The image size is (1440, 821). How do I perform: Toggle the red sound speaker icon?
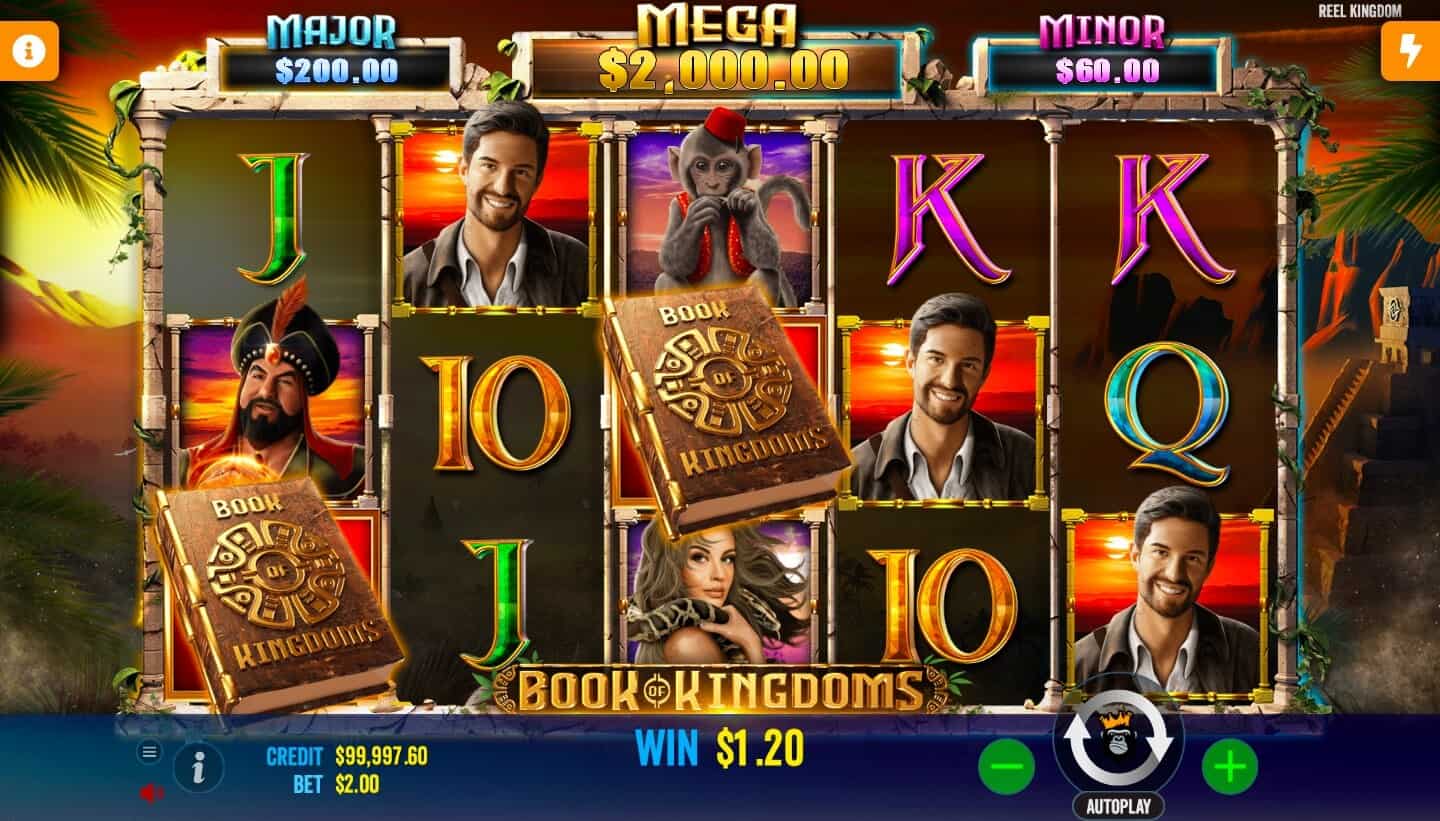pos(150,793)
